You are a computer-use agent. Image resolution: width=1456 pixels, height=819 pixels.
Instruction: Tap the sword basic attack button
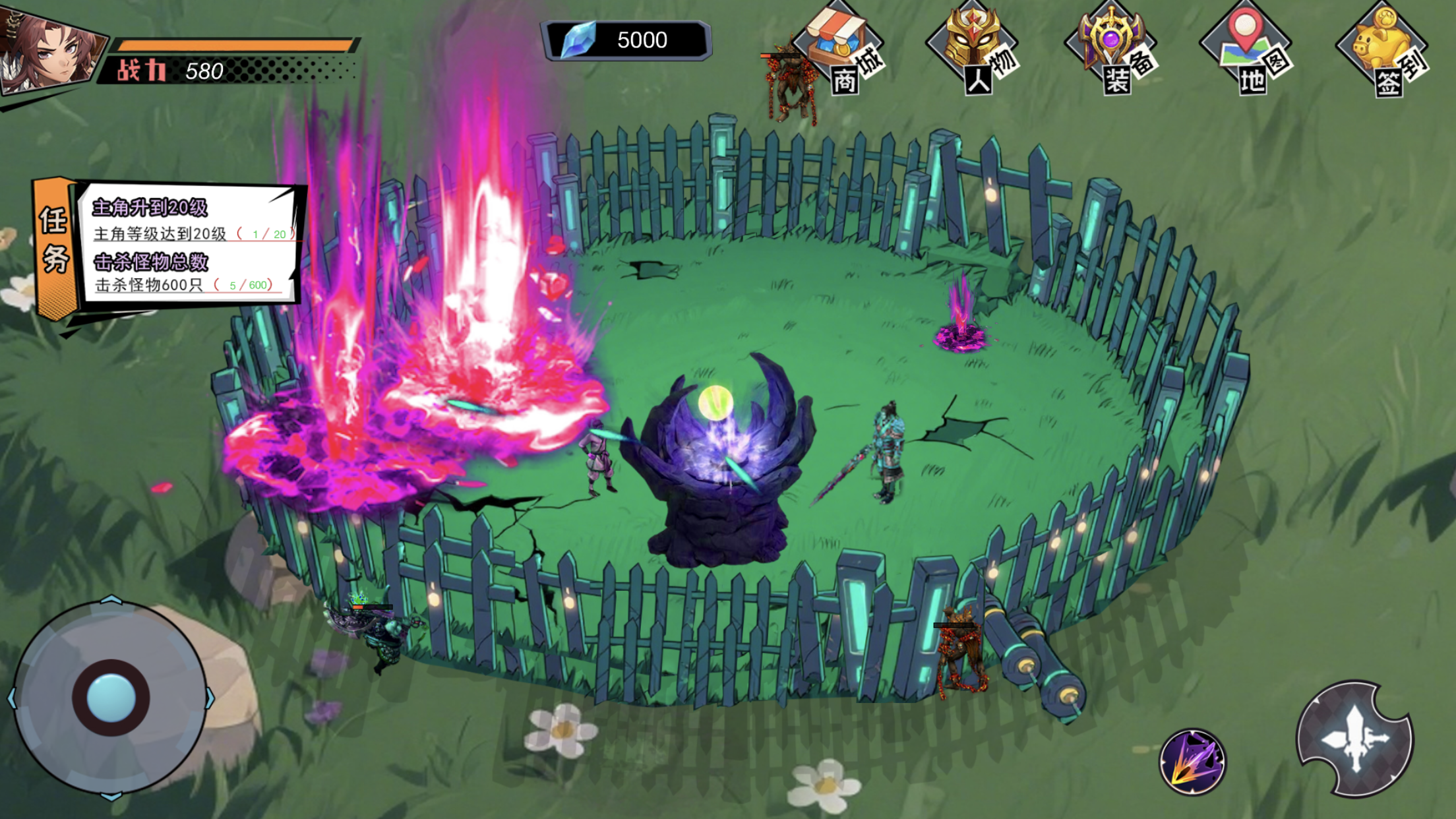[1354, 739]
